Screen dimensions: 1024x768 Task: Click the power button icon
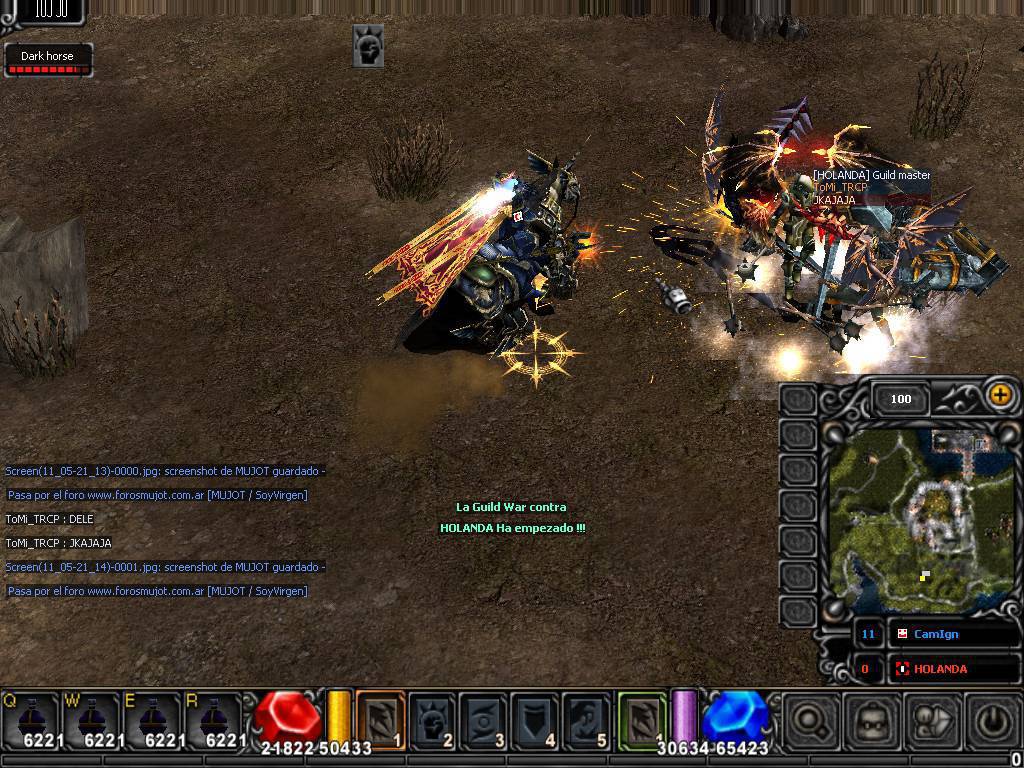click(x=990, y=720)
